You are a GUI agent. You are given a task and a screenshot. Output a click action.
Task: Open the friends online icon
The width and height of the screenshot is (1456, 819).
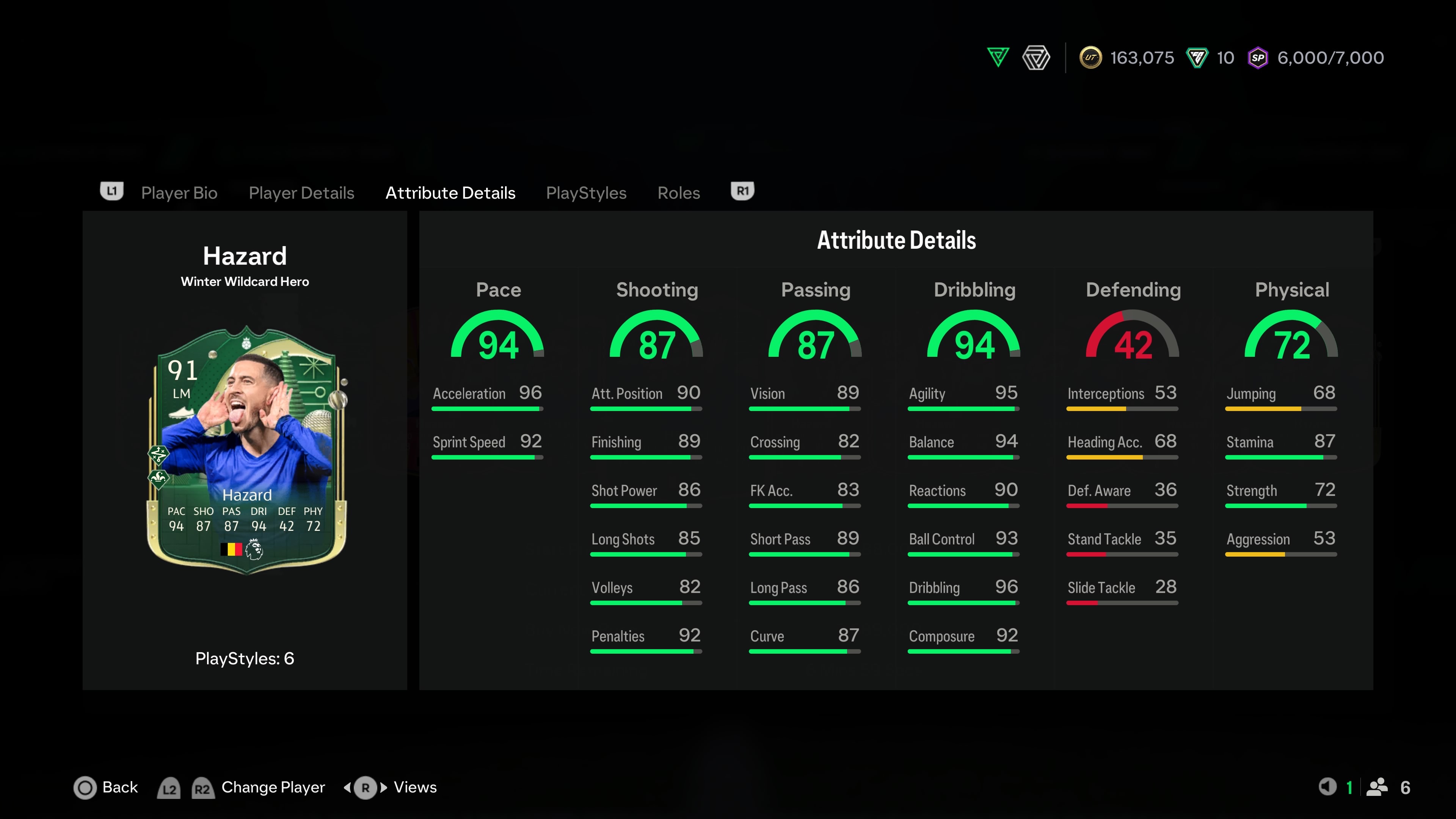[x=1378, y=787]
